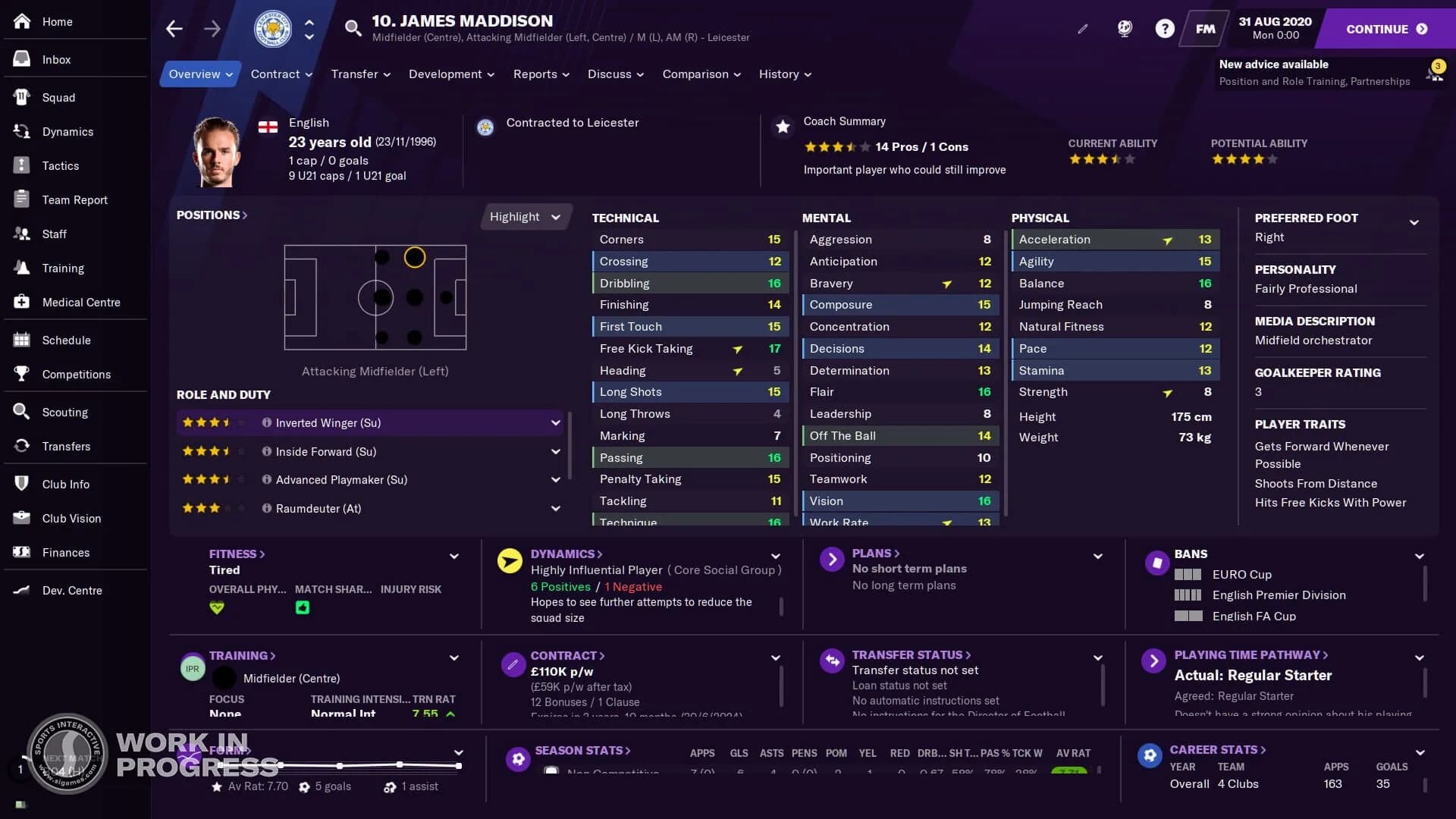This screenshot has height=819, width=1456.
Task: Expand the Raumdeuter role details
Action: pyautogui.click(x=556, y=508)
